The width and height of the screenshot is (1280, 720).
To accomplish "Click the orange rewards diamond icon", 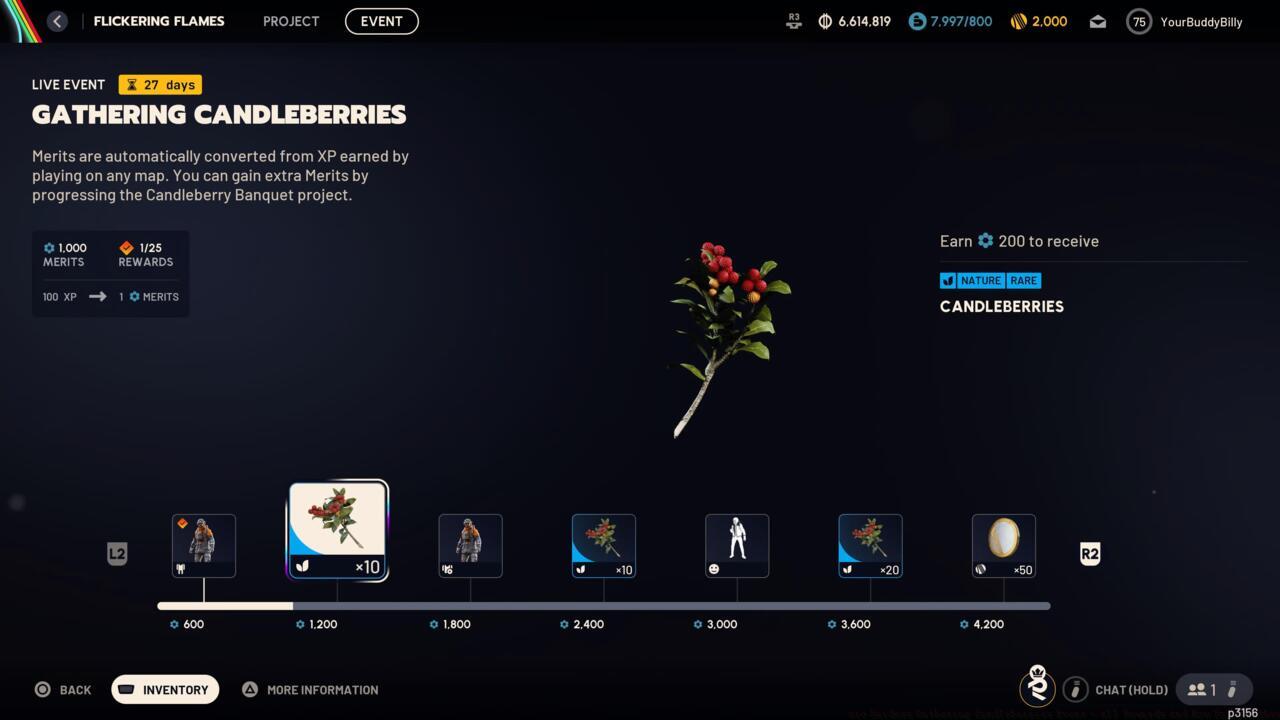I will (x=126, y=248).
